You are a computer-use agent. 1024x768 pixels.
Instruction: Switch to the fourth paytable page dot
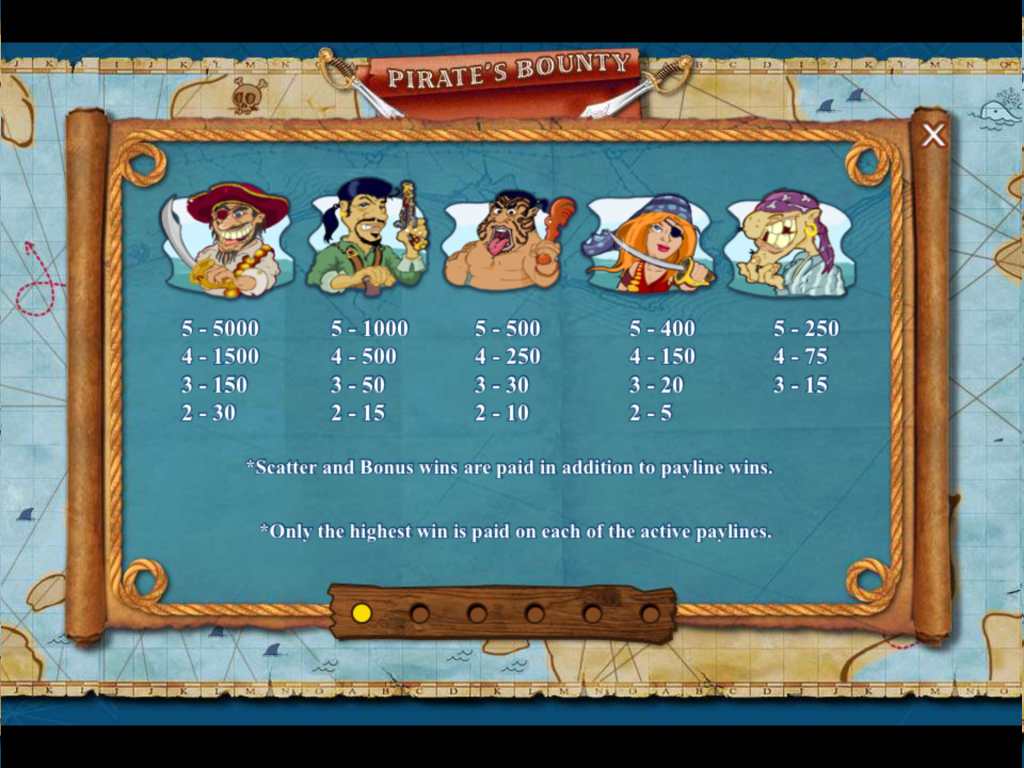tap(535, 613)
